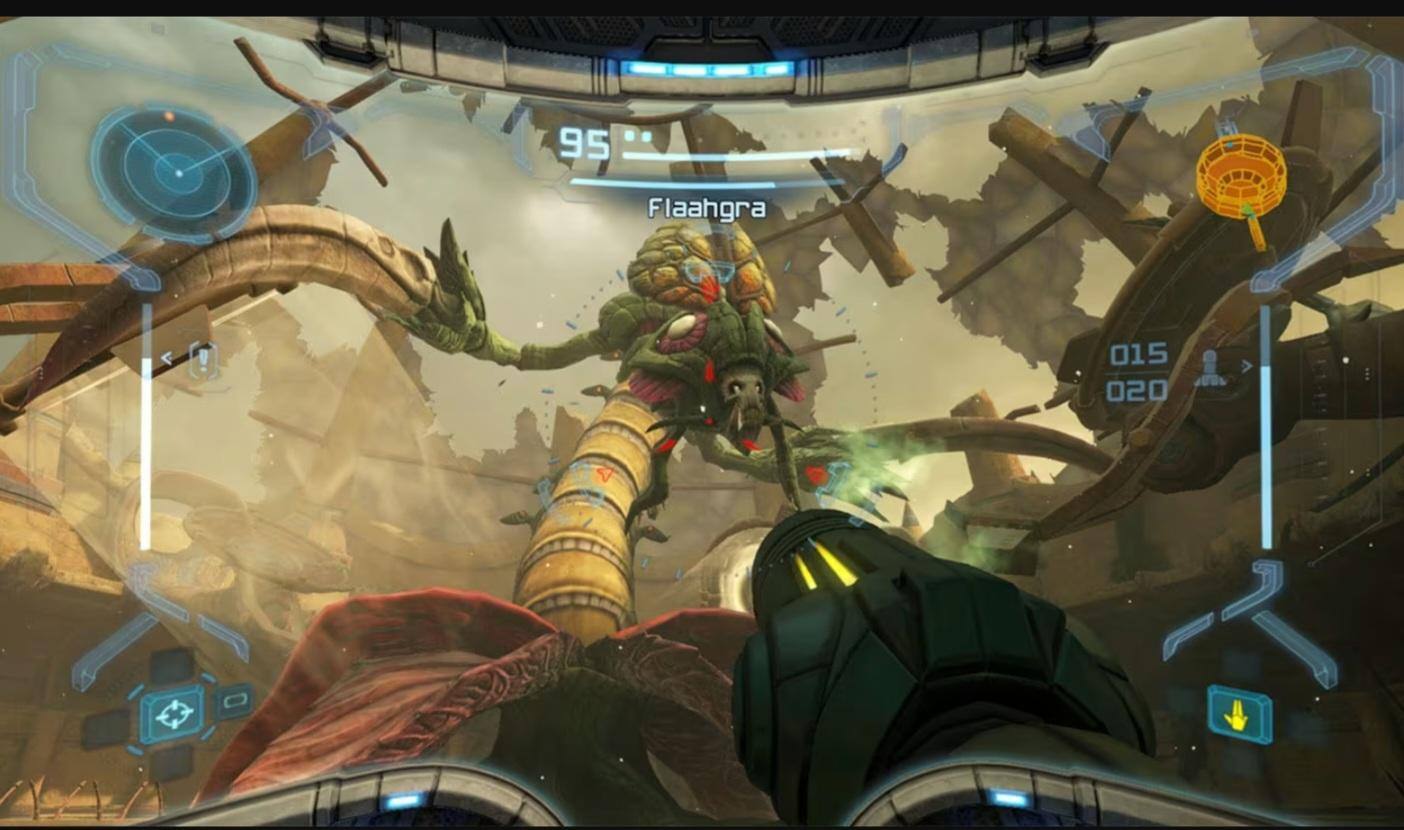Choose the Power Beam hand icon

coord(1239,714)
